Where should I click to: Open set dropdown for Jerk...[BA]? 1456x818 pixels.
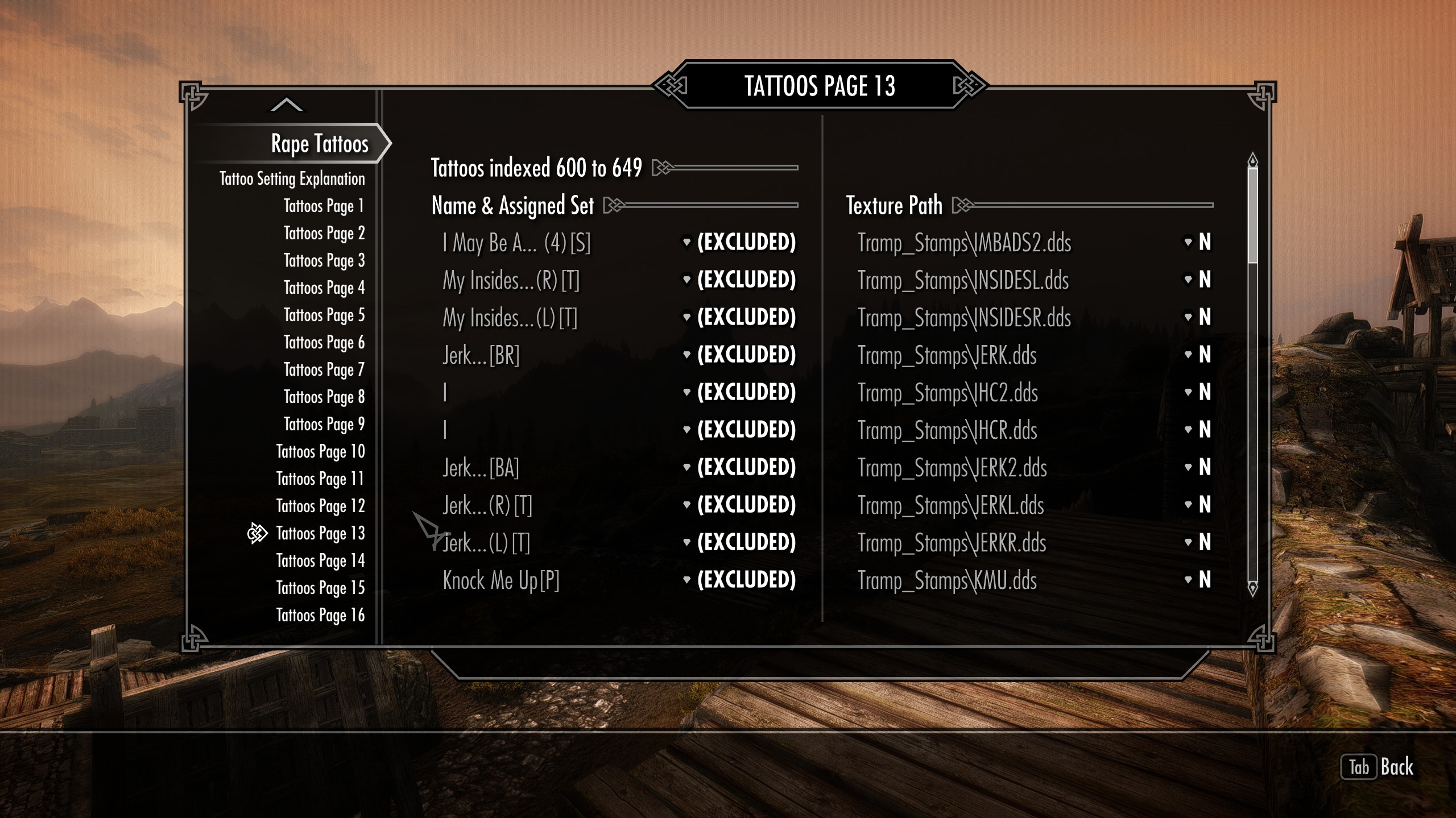pos(740,467)
